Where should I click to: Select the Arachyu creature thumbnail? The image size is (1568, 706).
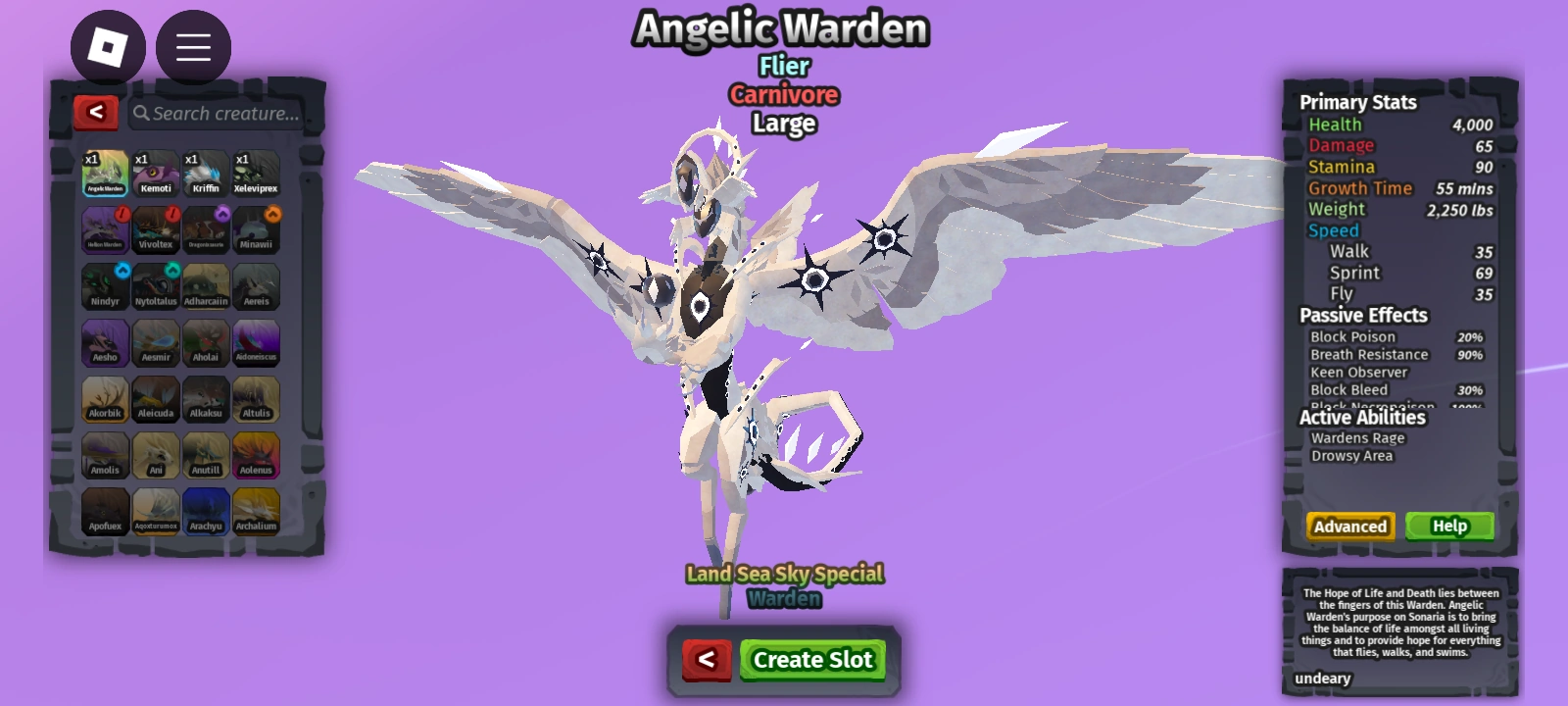(x=207, y=511)
